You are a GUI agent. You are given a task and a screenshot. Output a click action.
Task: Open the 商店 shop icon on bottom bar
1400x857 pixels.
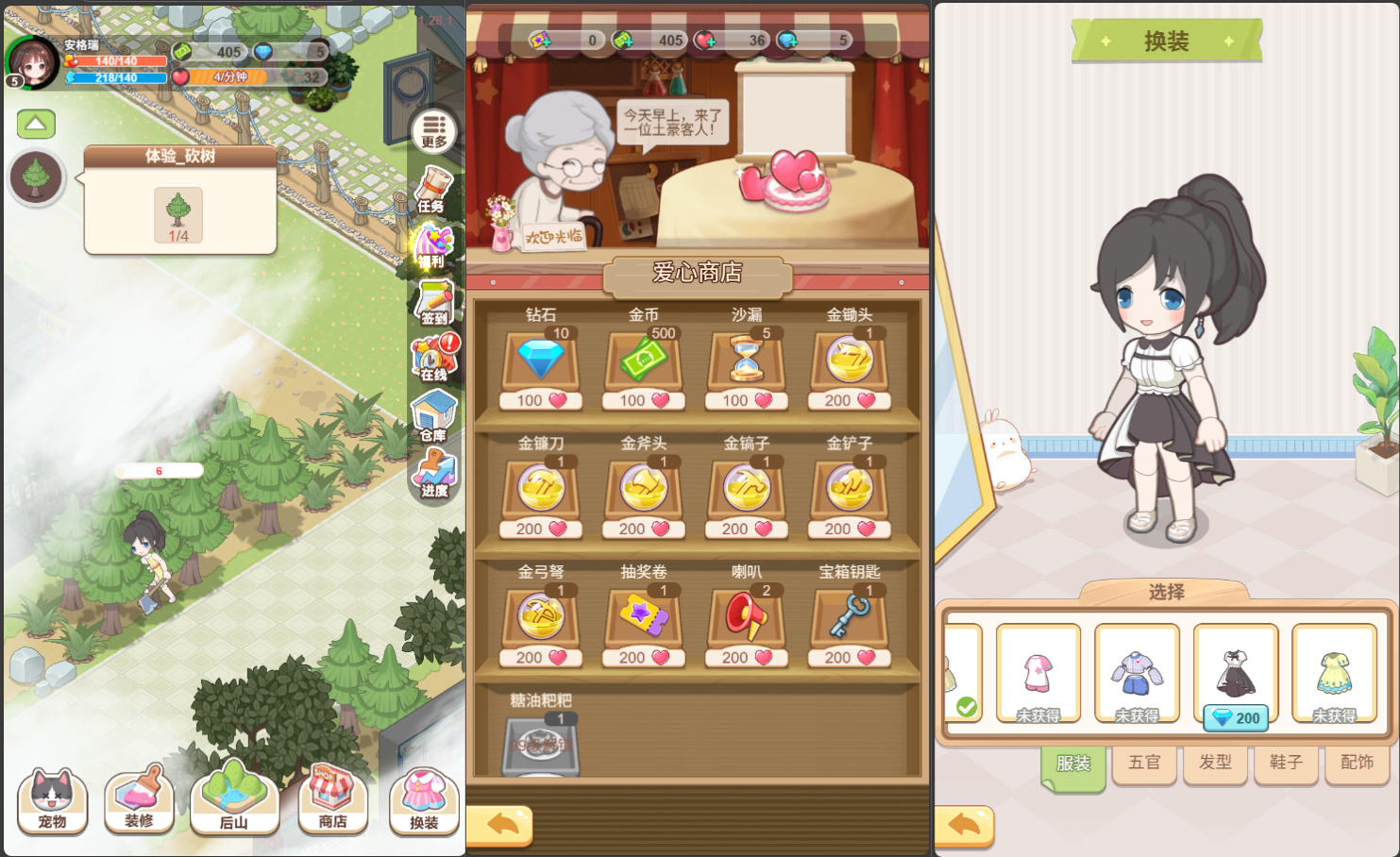[331, 800]
